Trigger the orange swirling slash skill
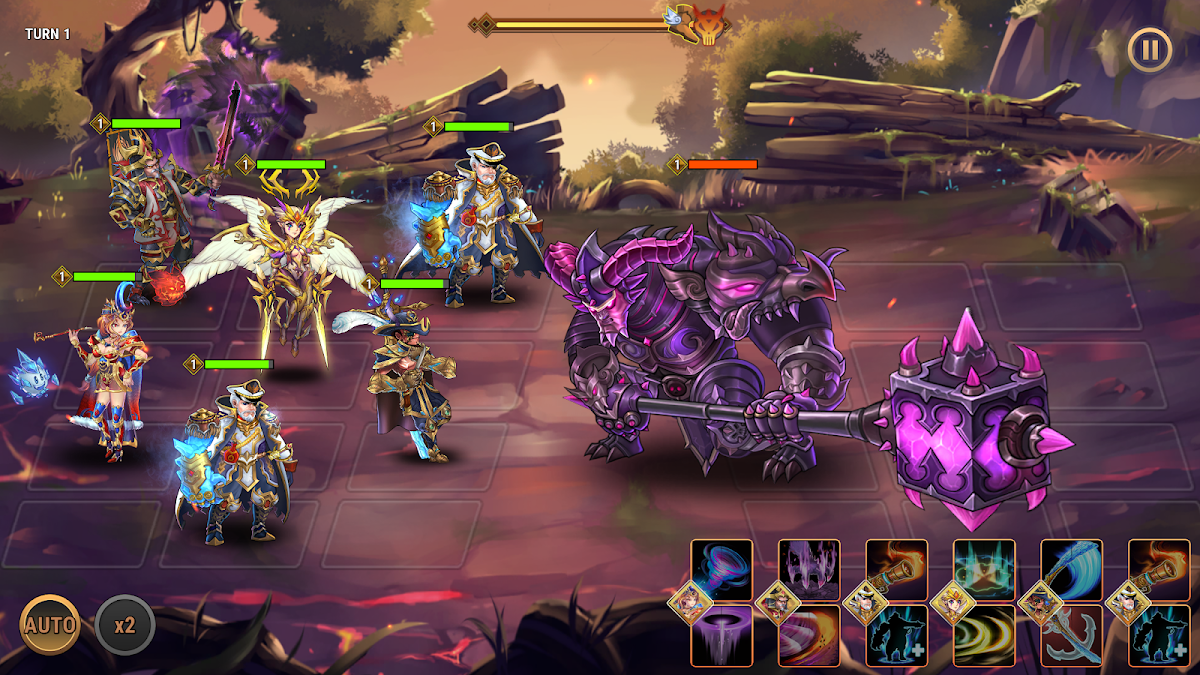 click(x=809, y=636)
